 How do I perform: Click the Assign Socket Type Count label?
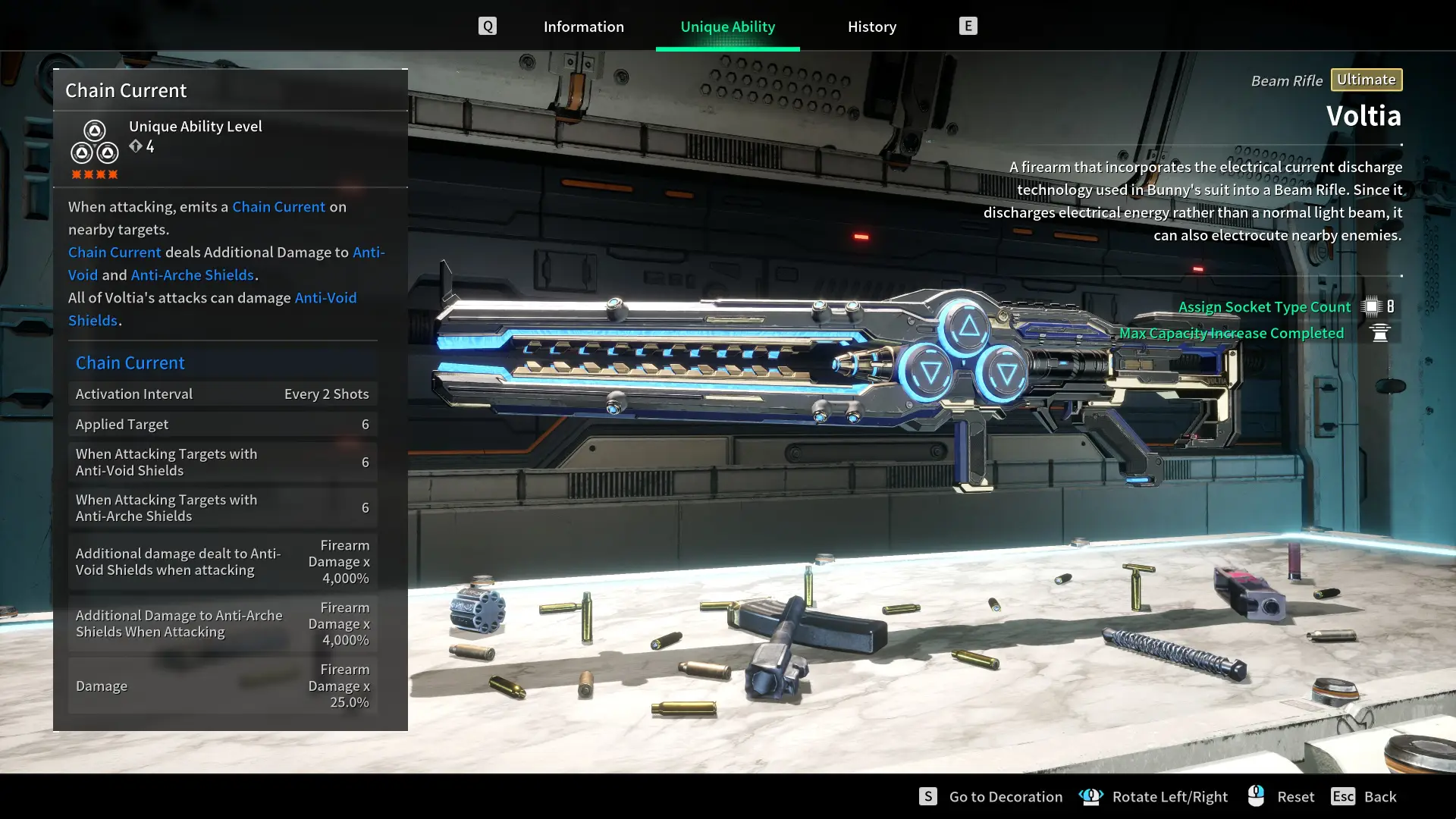point(1264,306)
